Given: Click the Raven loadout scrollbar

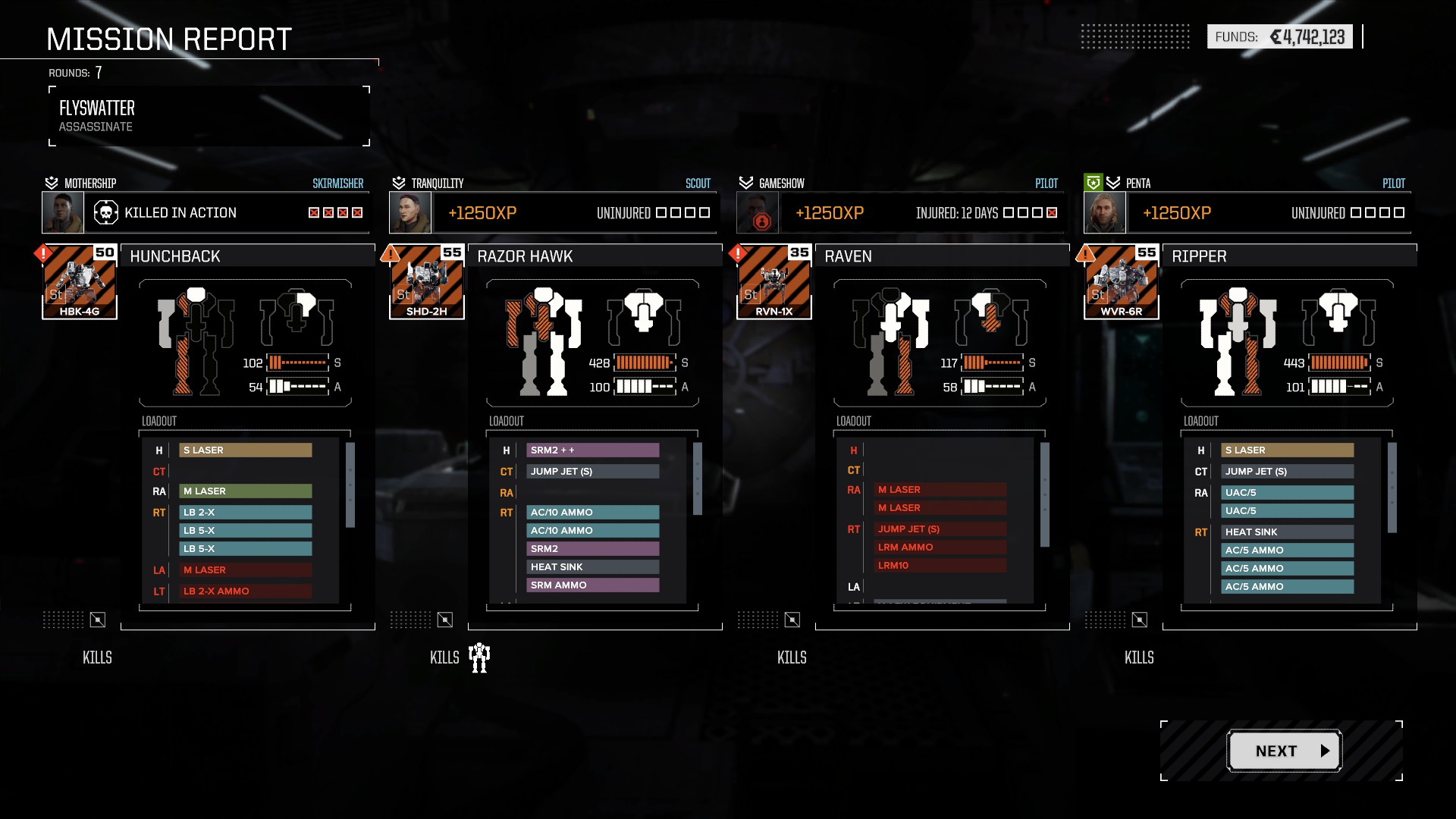Looking at the screenshot, I should 1045,494.
